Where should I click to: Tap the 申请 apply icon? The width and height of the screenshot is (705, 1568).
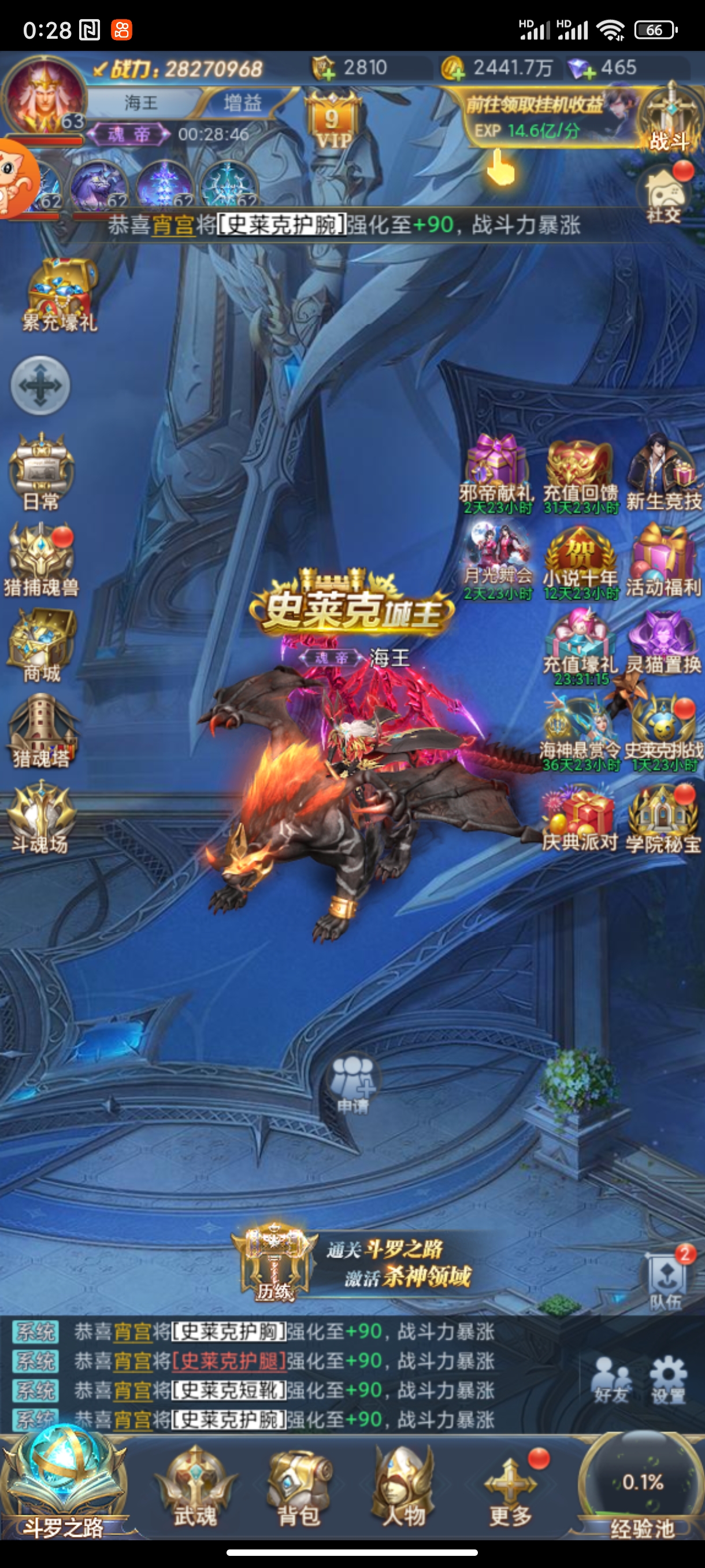(353, 1085)
